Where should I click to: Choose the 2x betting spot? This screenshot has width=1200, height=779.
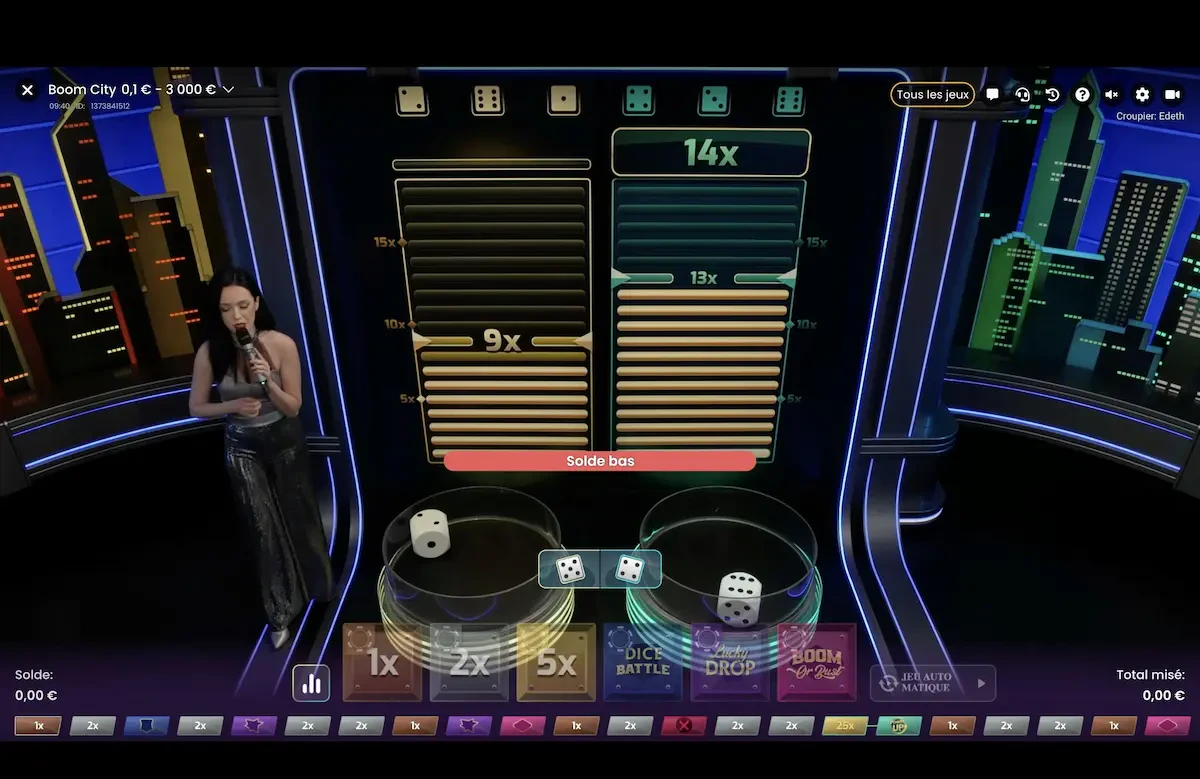click(469, 662)
